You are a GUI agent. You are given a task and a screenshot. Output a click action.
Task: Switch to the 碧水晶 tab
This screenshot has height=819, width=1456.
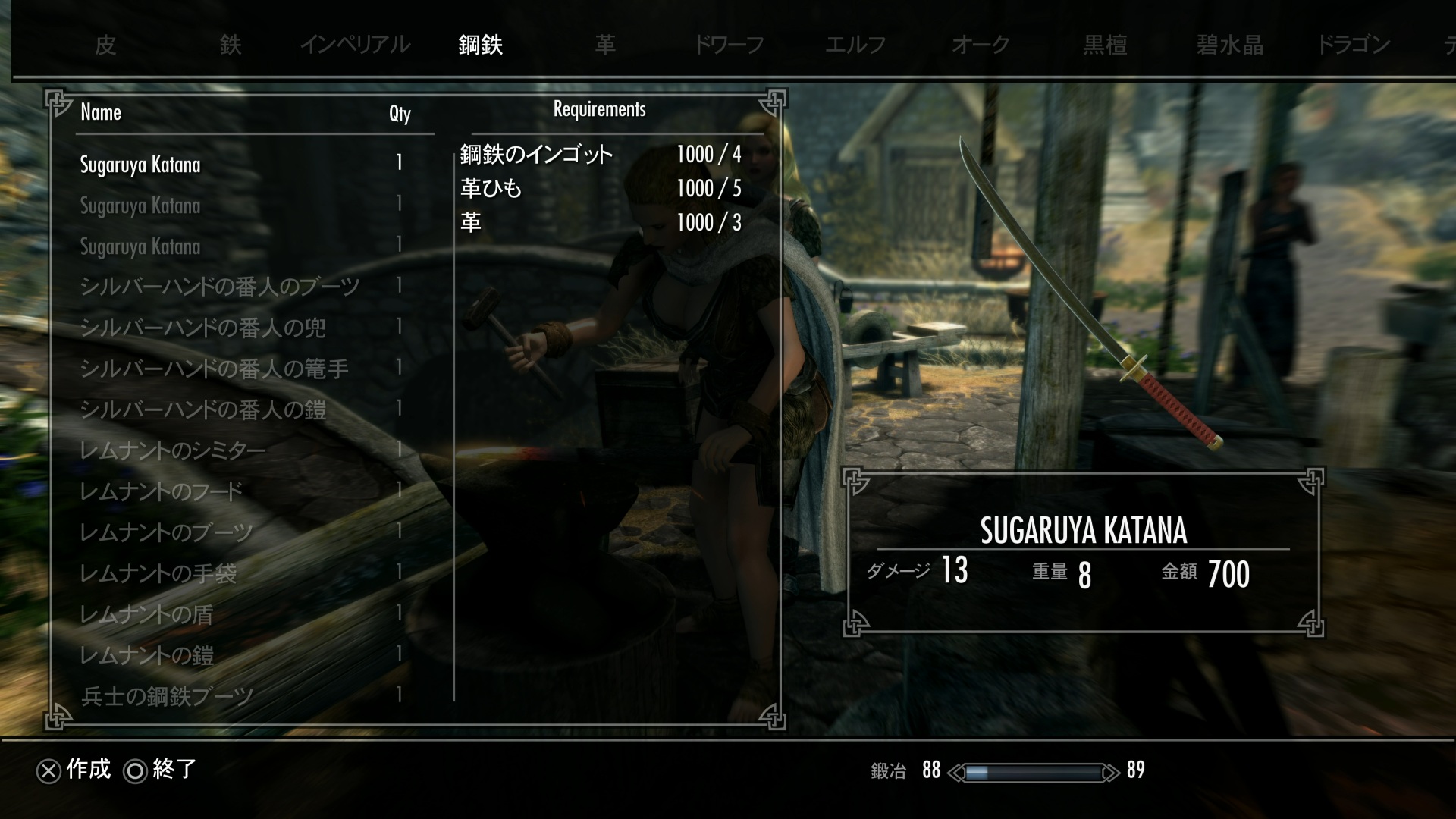[x=1230, y=45]
